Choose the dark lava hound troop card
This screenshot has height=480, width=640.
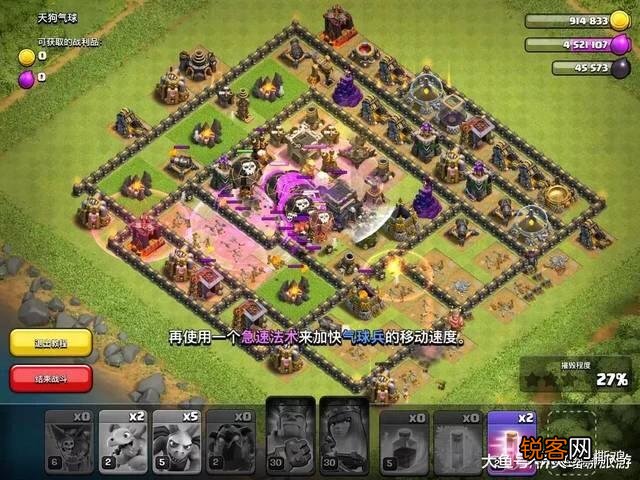232,440
